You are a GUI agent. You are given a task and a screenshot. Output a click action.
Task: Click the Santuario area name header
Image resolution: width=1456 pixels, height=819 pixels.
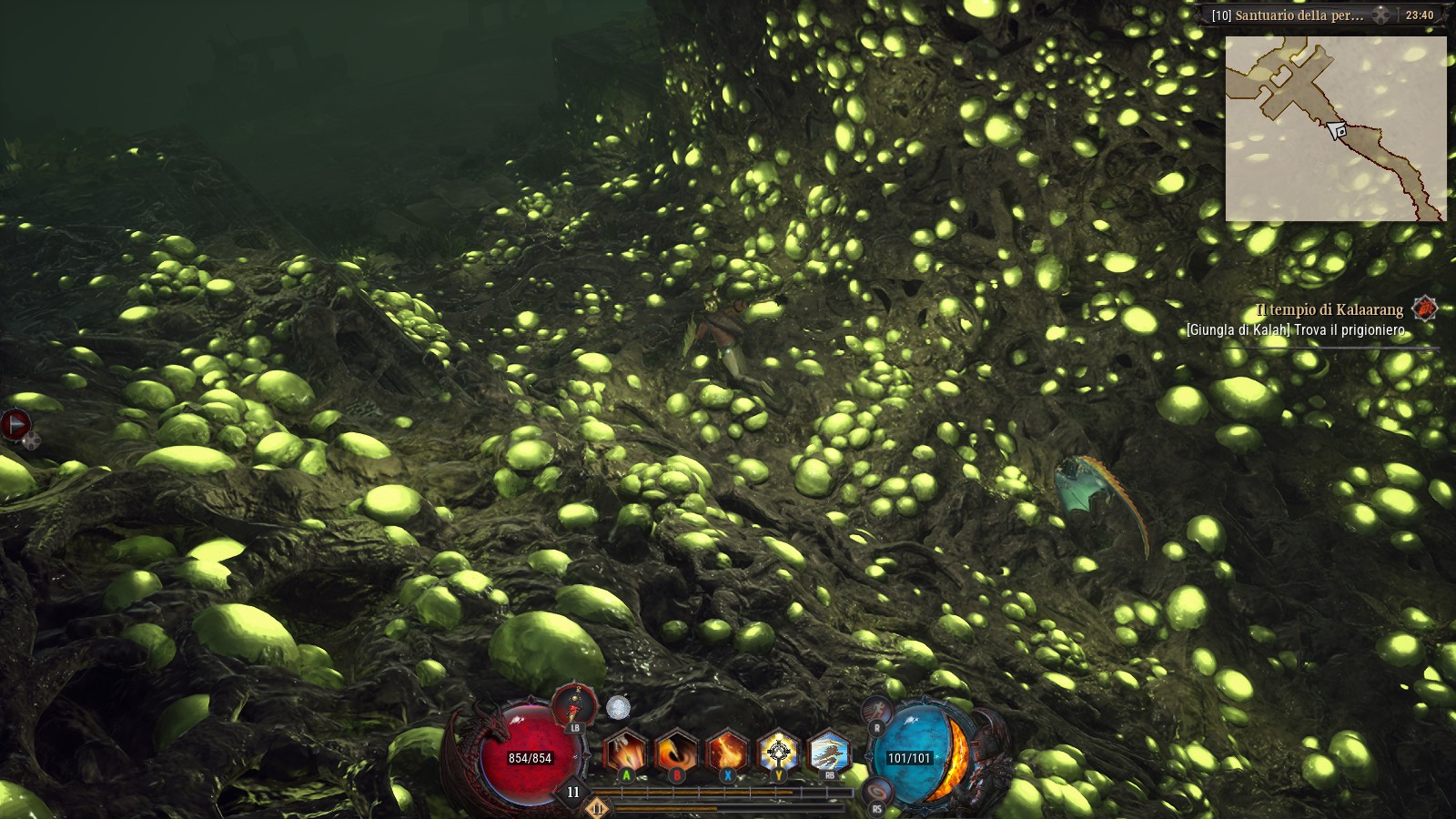point(1287,15)
